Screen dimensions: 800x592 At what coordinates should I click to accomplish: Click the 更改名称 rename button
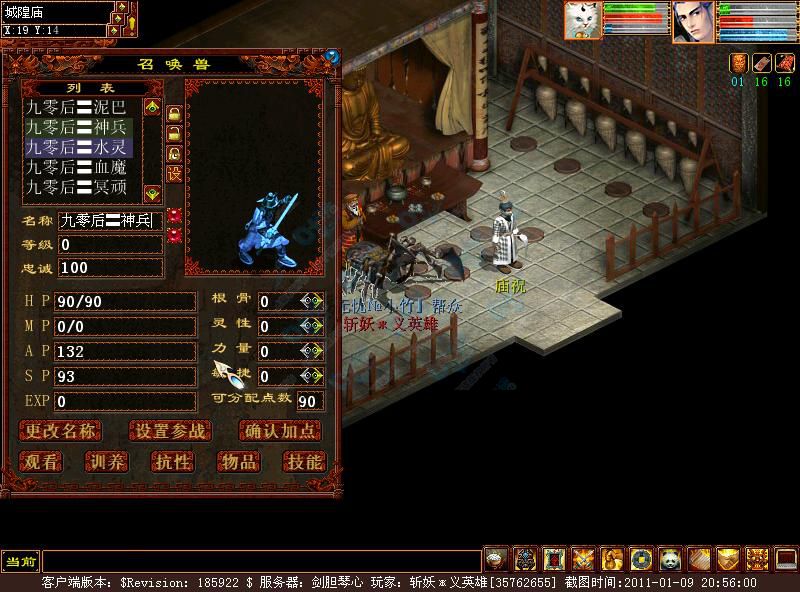pos(61,431)
